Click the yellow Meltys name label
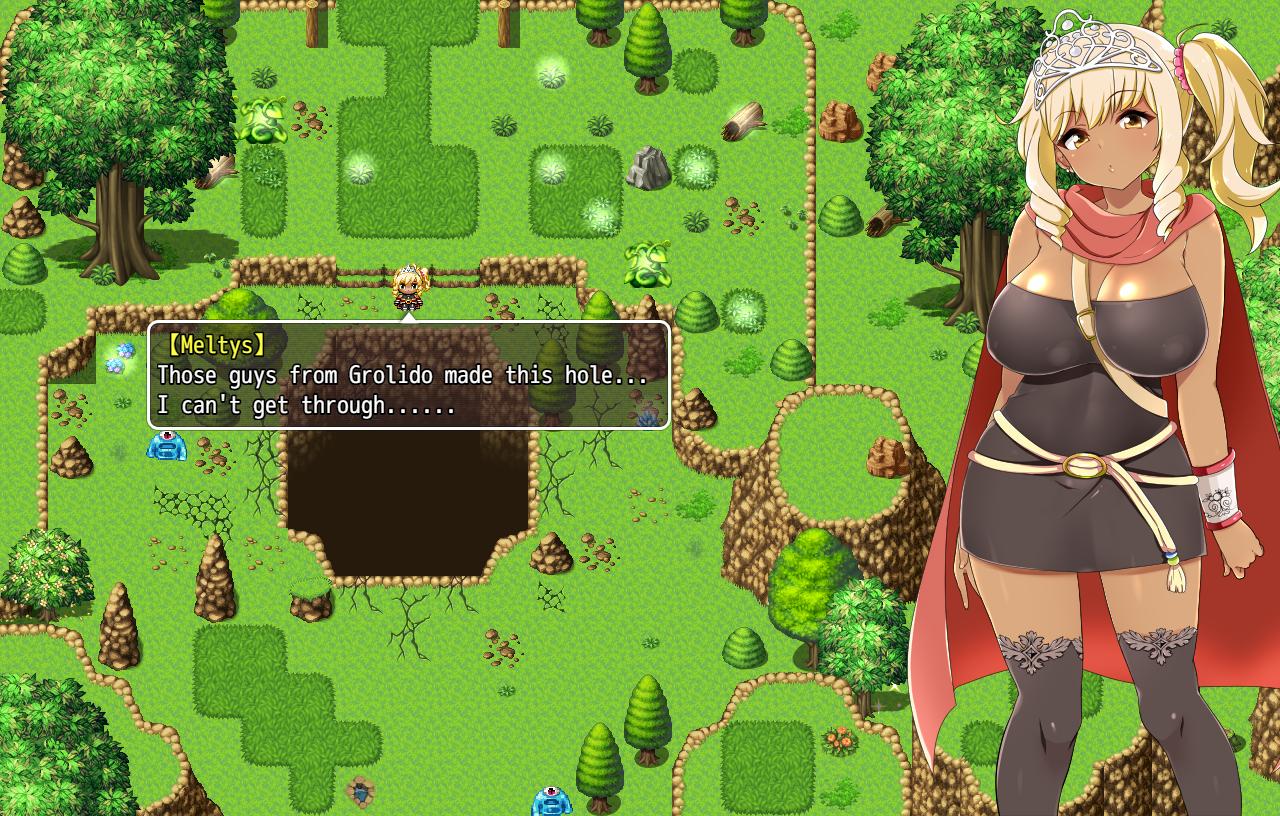This screenshot has height=816, width=1280. pos(216,345)
